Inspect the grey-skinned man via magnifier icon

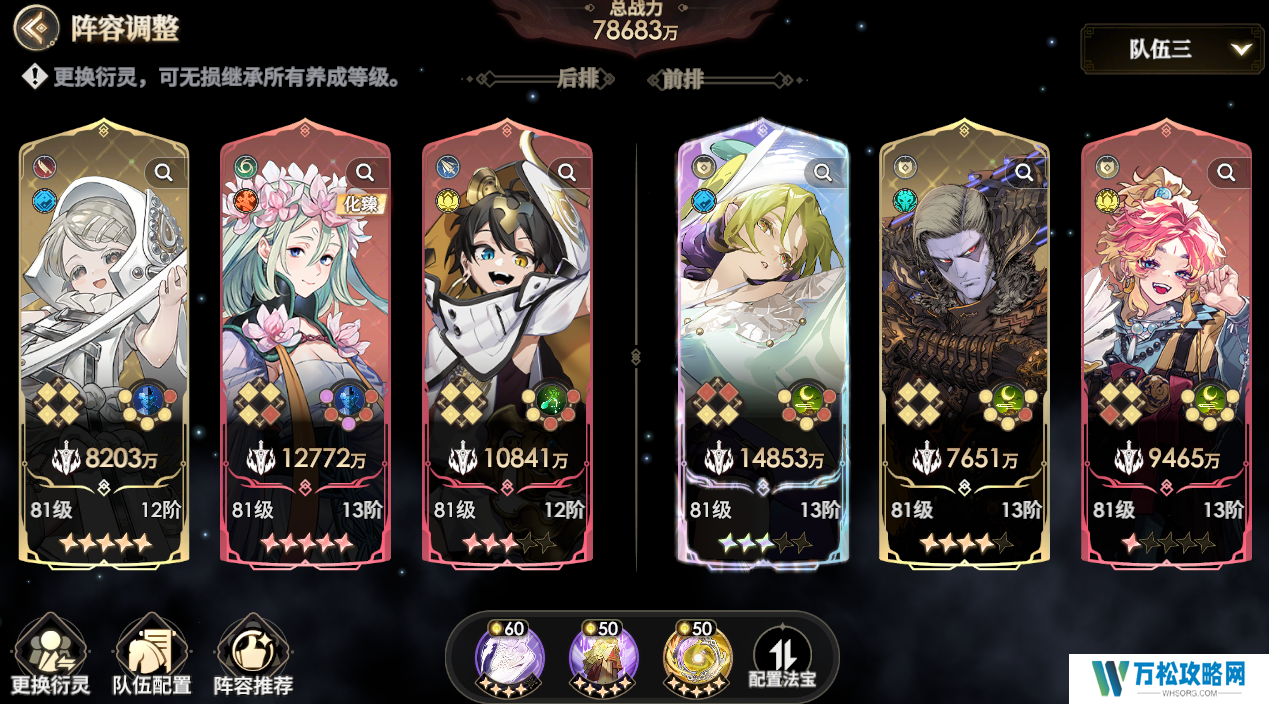point(1025,173)
